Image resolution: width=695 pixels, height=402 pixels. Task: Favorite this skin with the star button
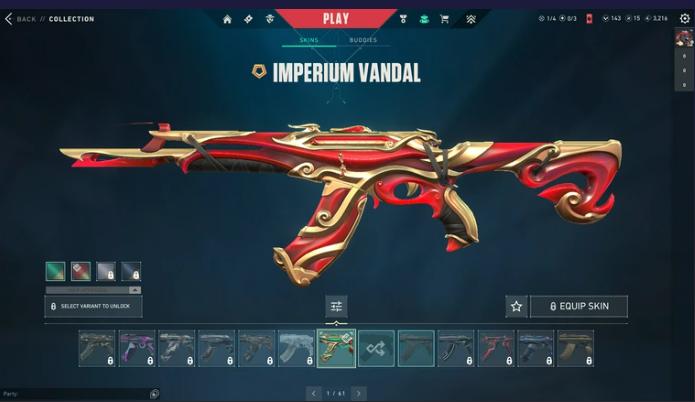(516, 306)
